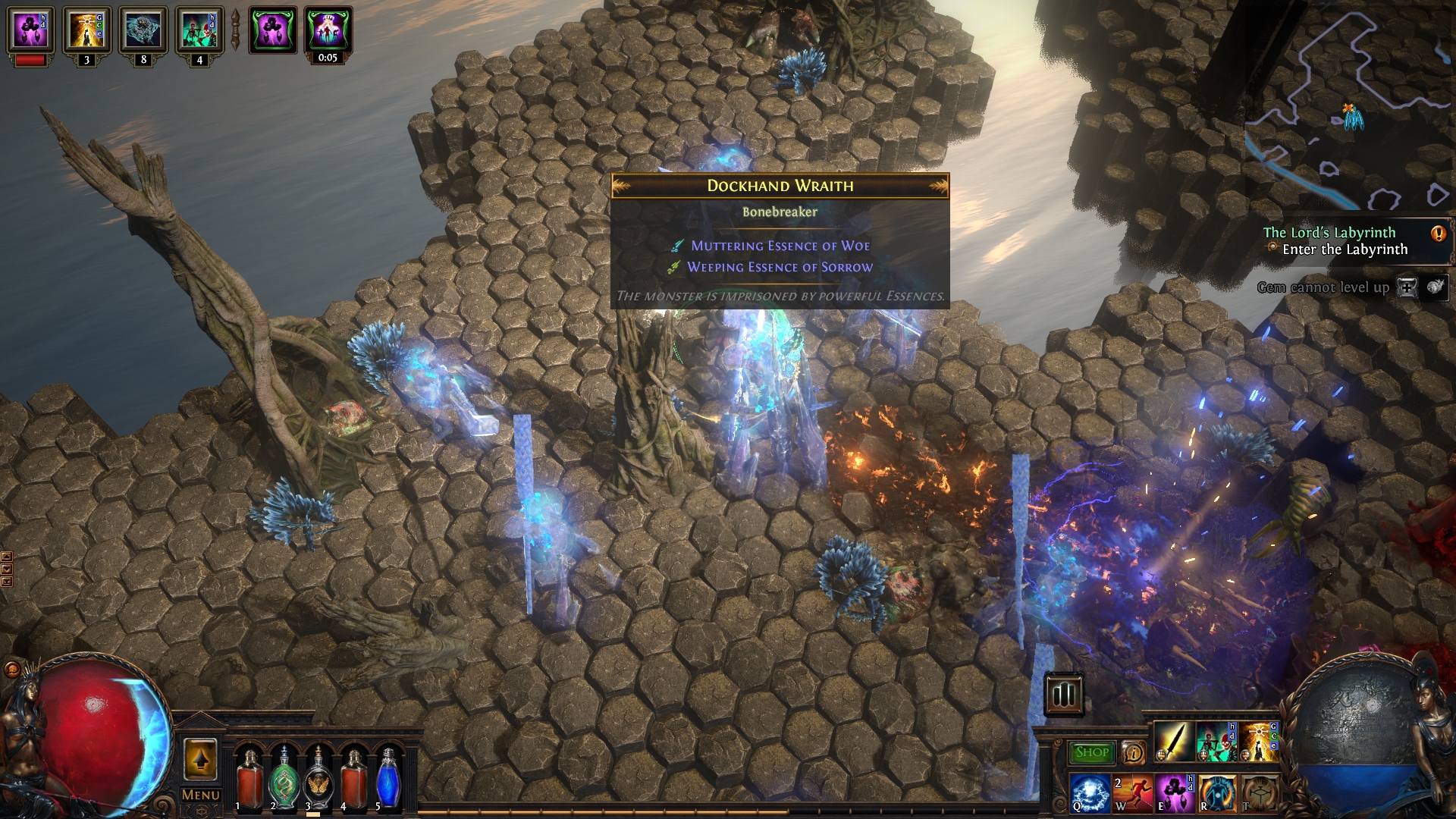Open the Menu button

point(201,795)
